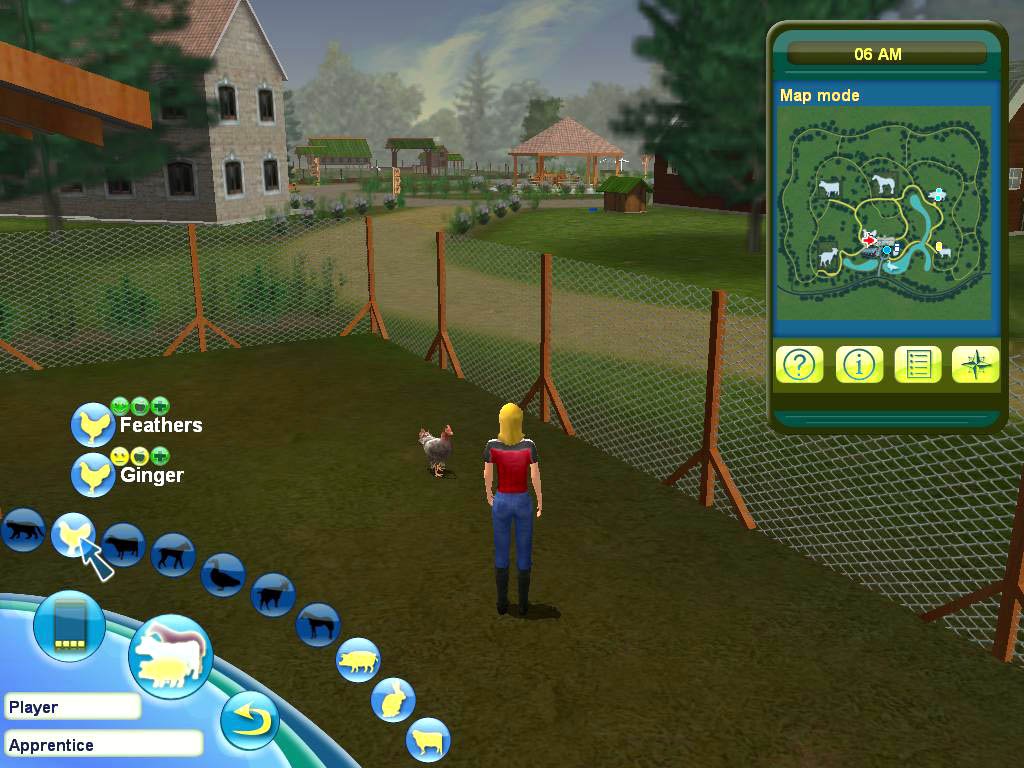Select the chicken named Feathers

tap(94, 425)
